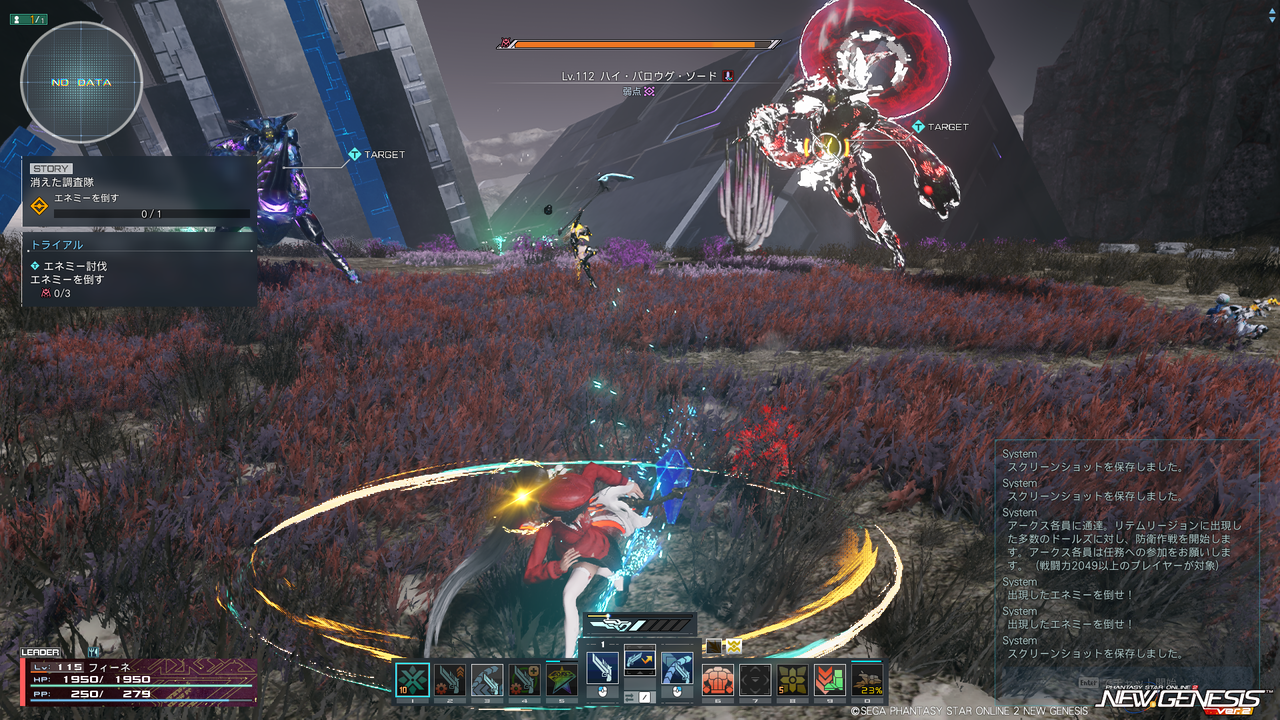
Task: Select the dark crosshair slot 7
Action: point(755,680)
